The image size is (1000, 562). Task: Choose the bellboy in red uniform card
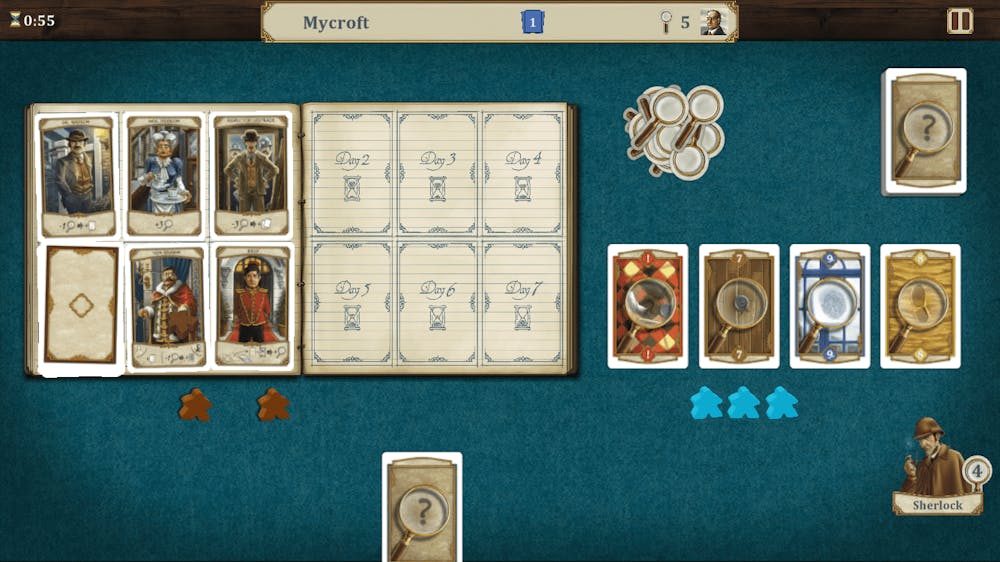[252, 306]
